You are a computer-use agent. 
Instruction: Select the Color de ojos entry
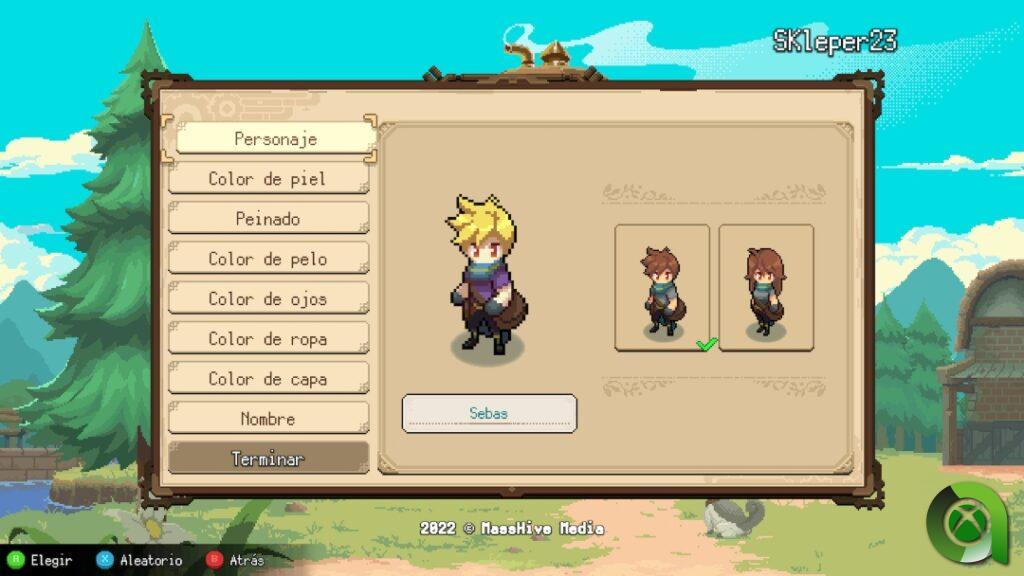point(268,299)
